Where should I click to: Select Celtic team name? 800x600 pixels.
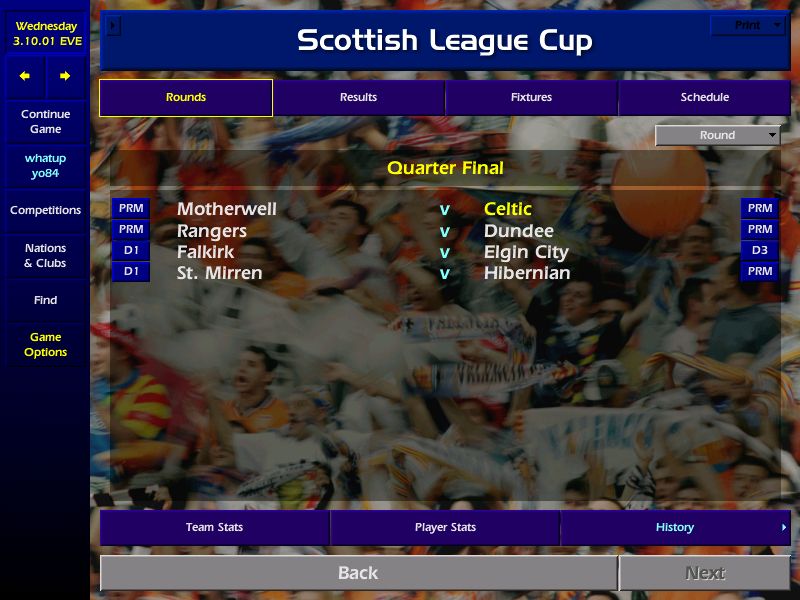point(508,209)
